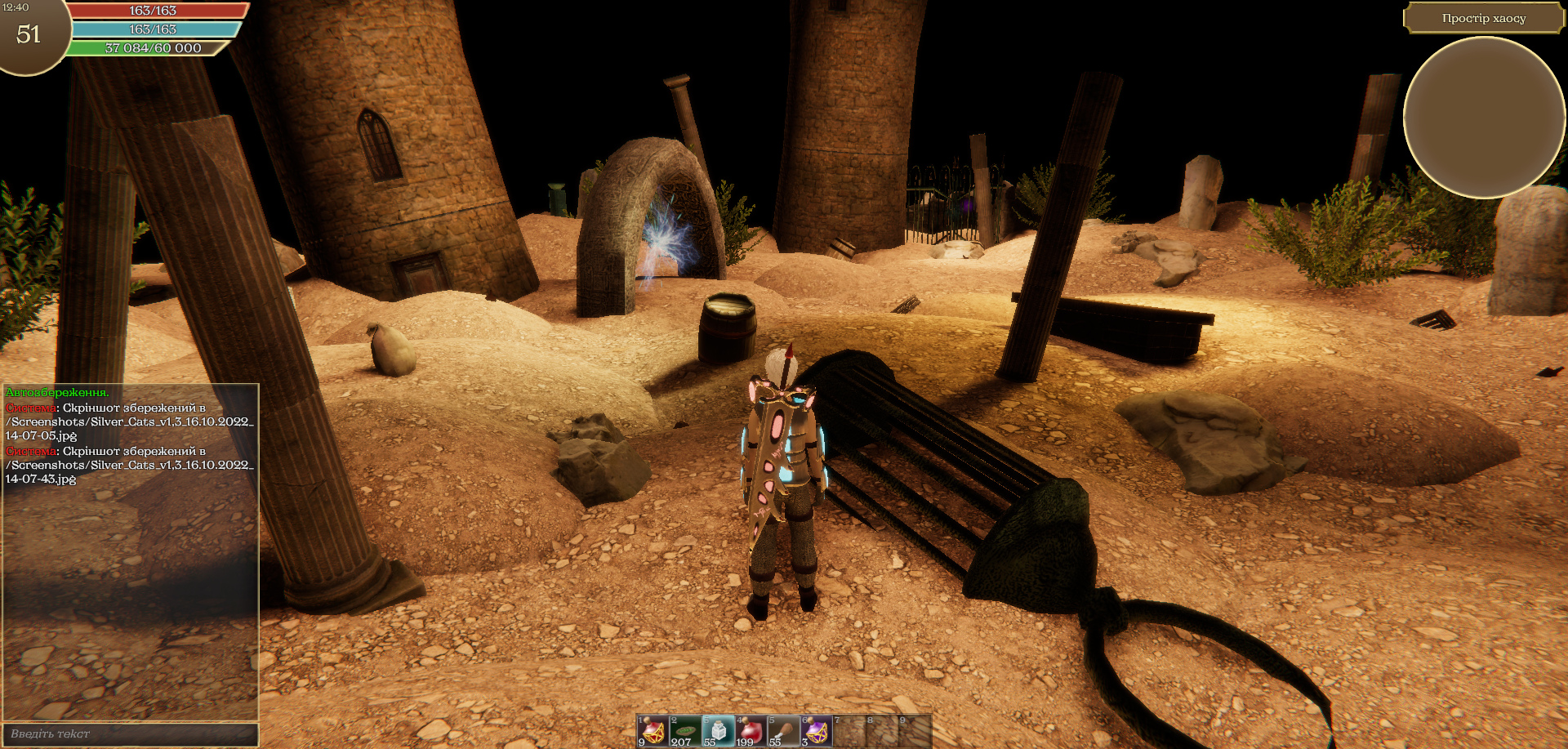Viewport: 1568px width, 749px height.
Task: Use the white bottle in the hotbar
Action: coord(718,731)
